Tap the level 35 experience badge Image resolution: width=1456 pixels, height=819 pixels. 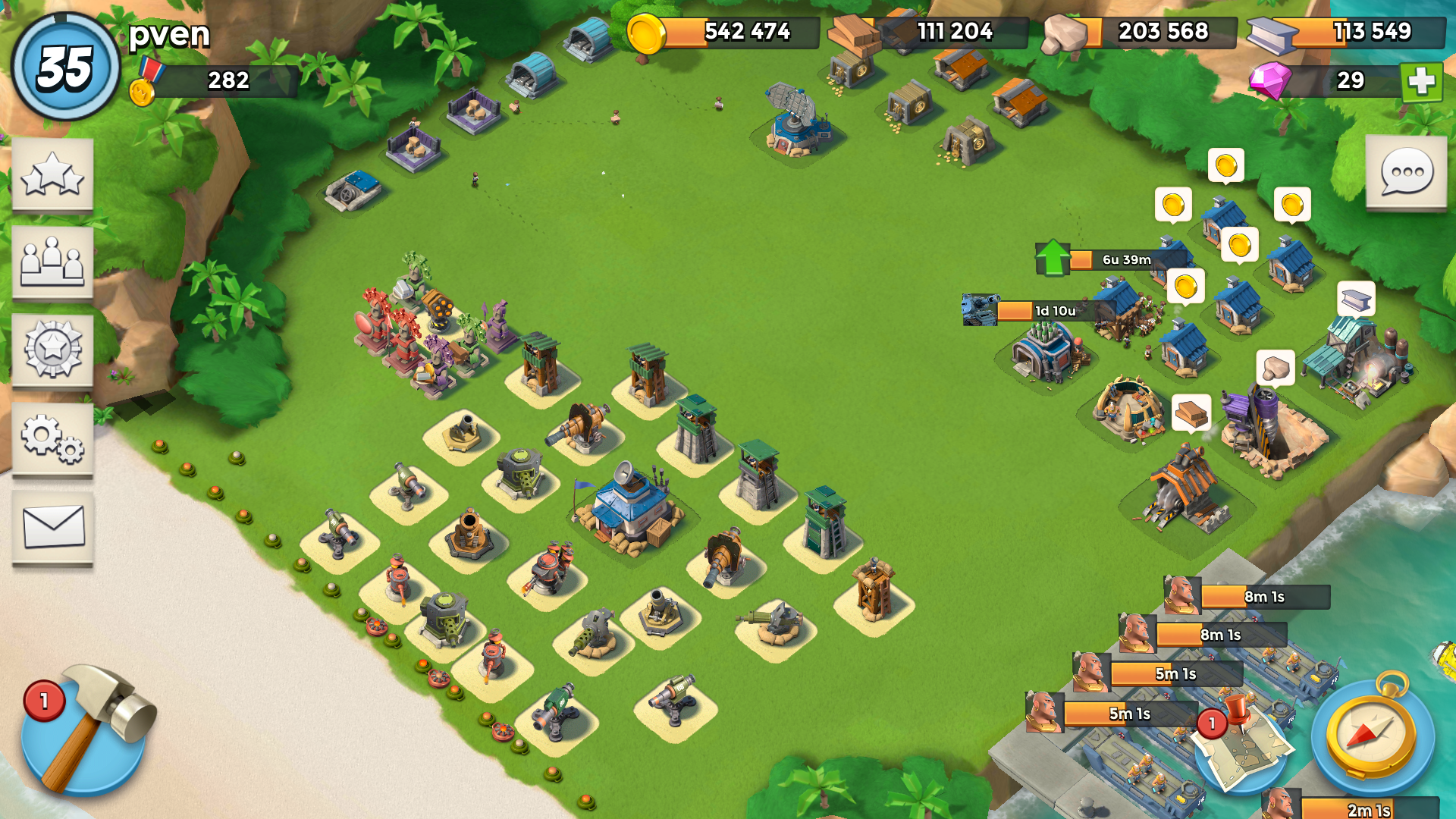coord(65,67)
